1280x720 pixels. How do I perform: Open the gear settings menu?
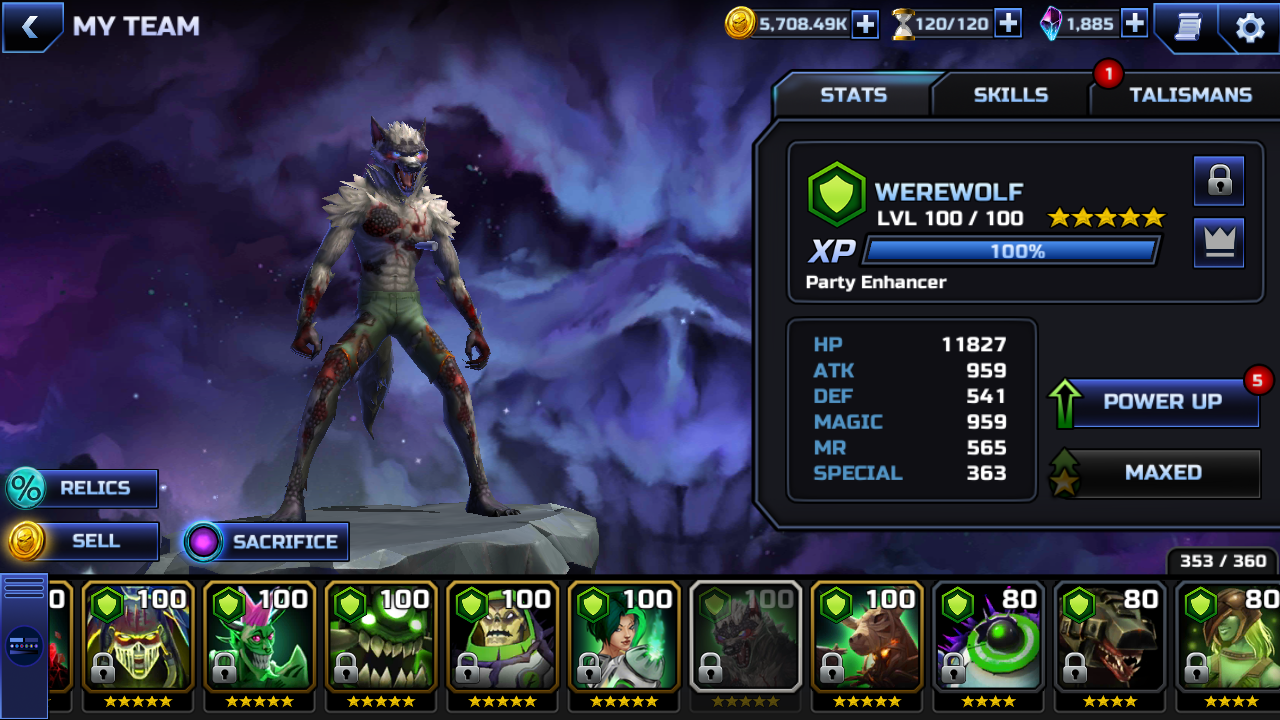pos(1250,27)
